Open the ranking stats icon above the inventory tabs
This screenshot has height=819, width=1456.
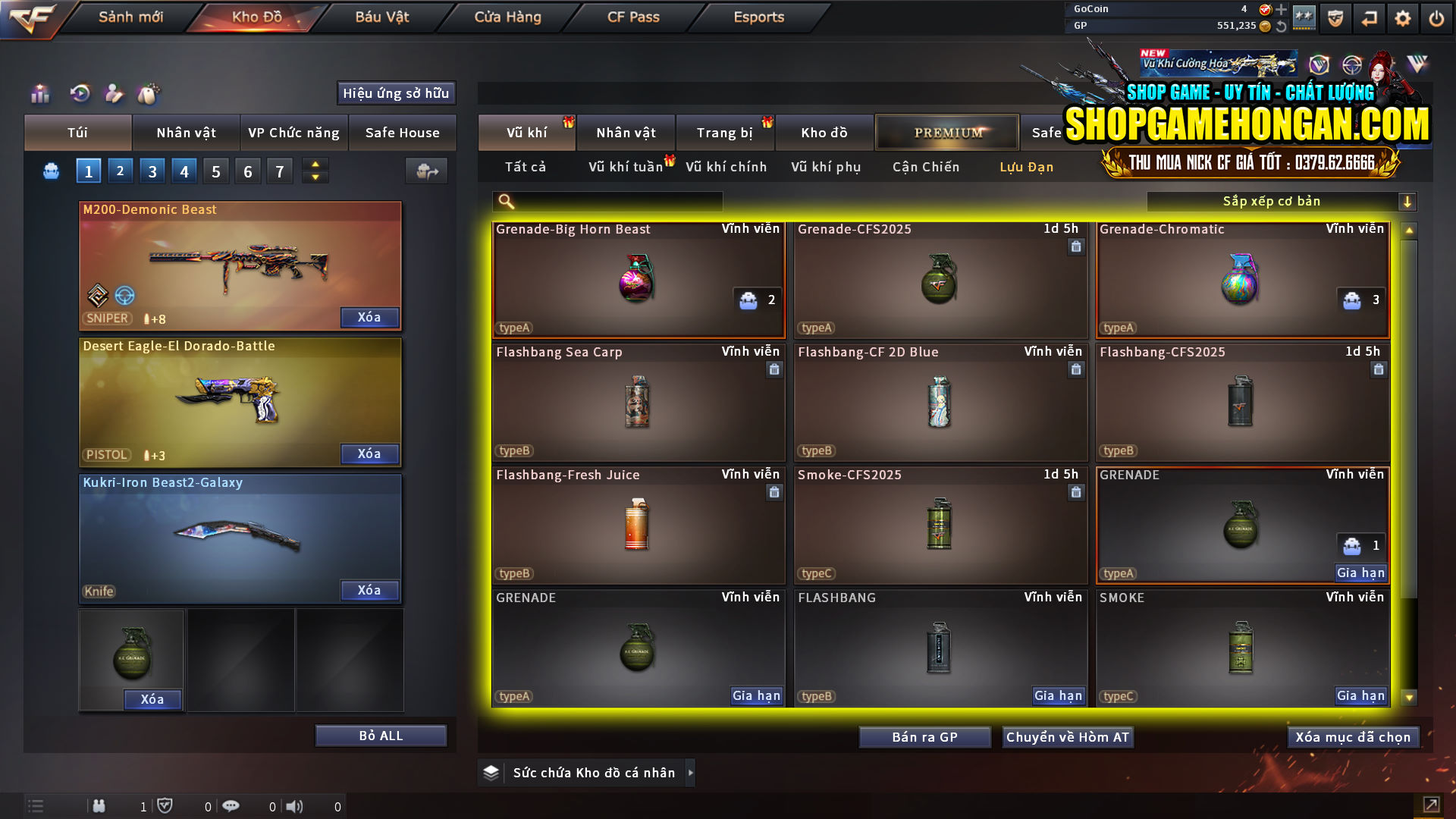pyautogui.click(x=39, y=94)
